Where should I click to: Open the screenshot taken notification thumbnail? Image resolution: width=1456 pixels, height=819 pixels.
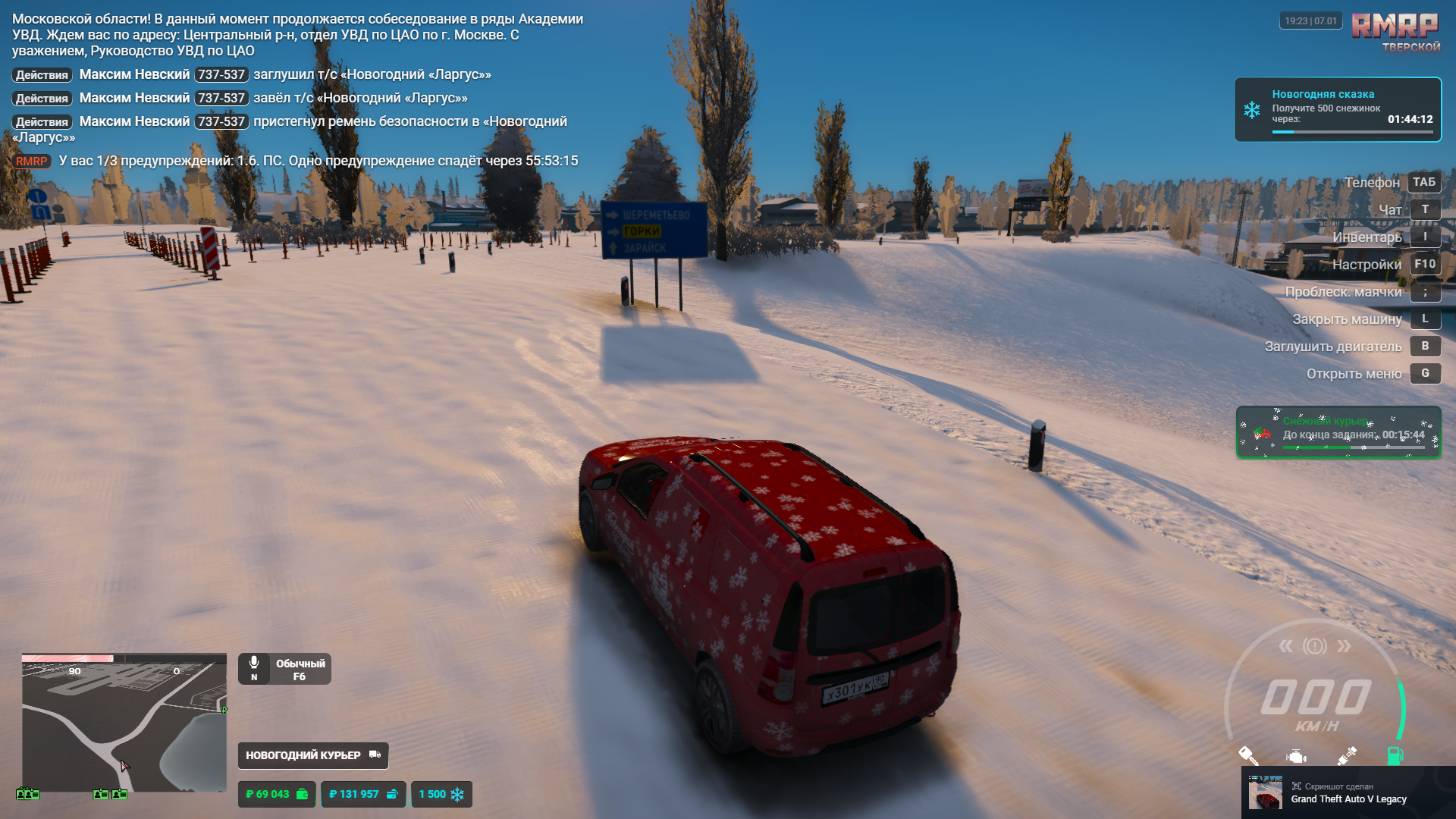(1266, 792)
